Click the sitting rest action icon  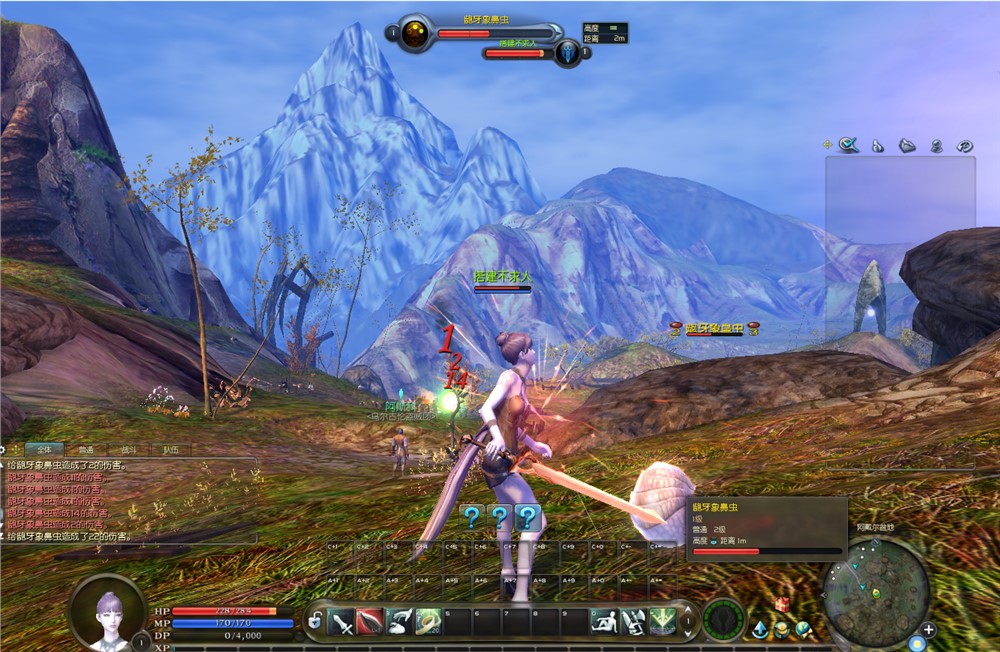(603, 621)
